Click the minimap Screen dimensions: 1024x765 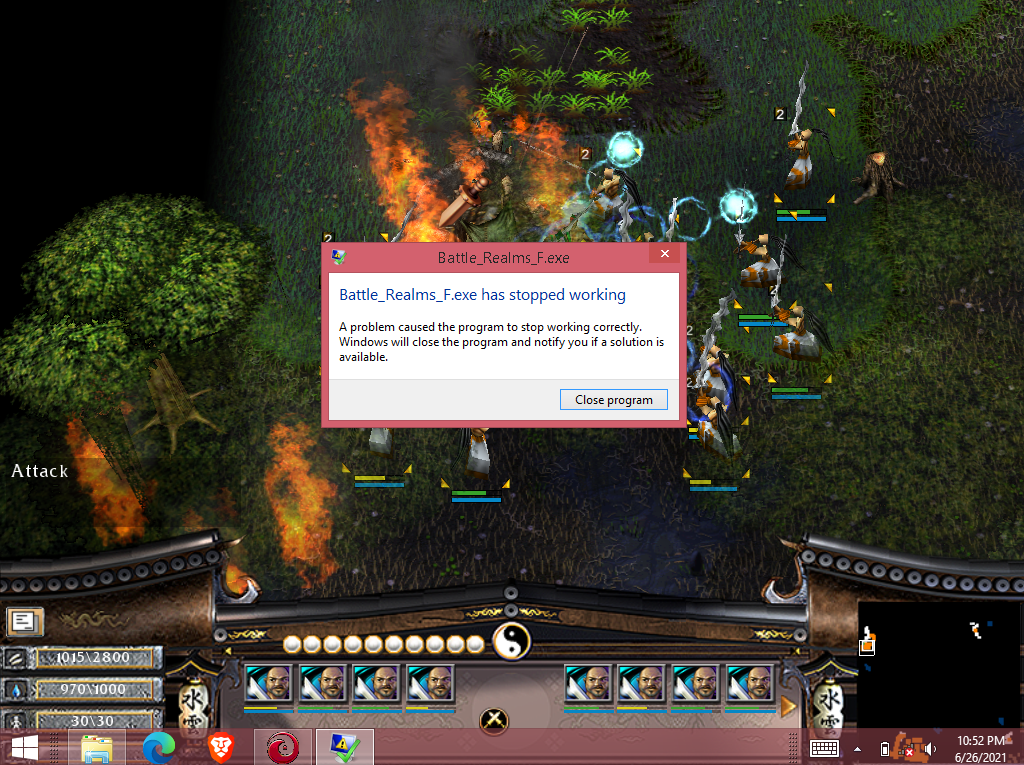pyautogui.click(x=938, y=664)
